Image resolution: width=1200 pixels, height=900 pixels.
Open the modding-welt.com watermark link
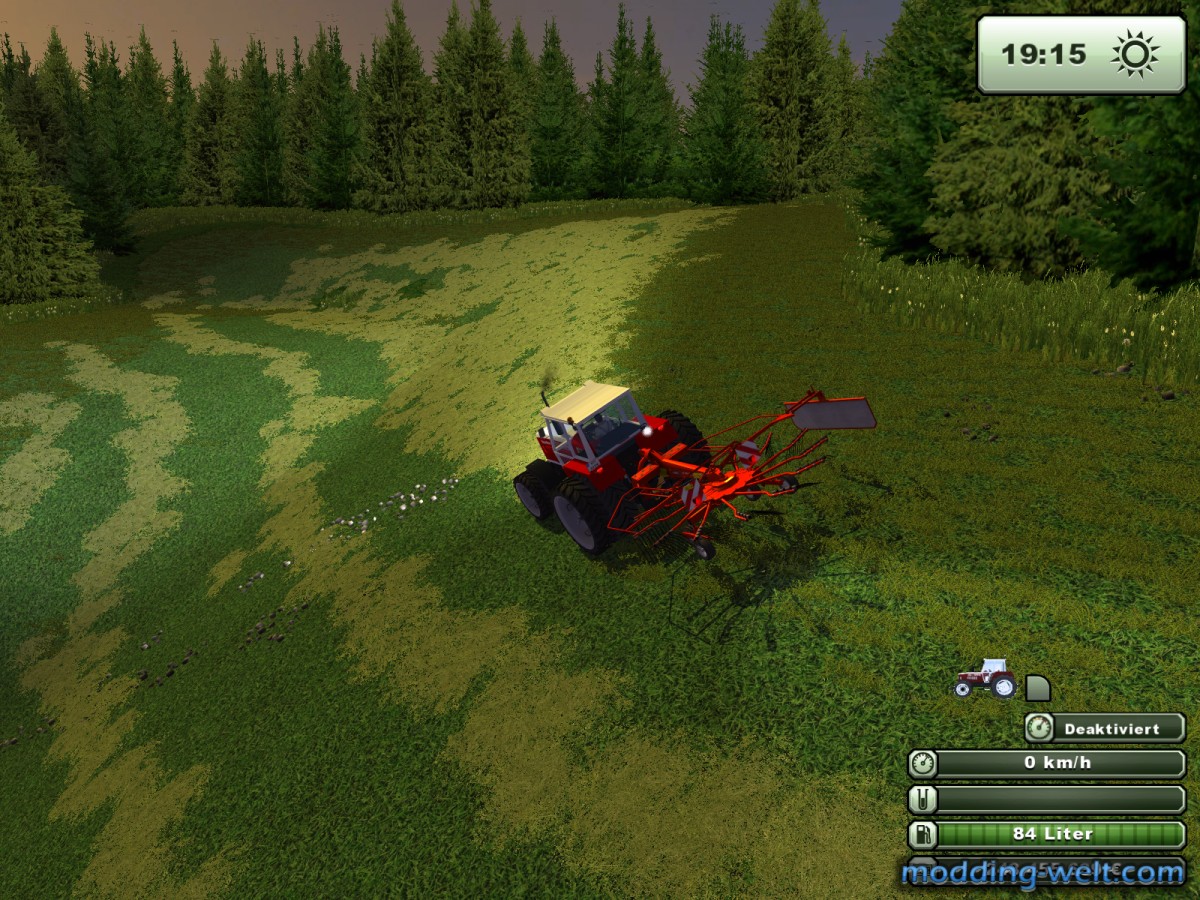pyautogui.click(x=1042, y=873)
